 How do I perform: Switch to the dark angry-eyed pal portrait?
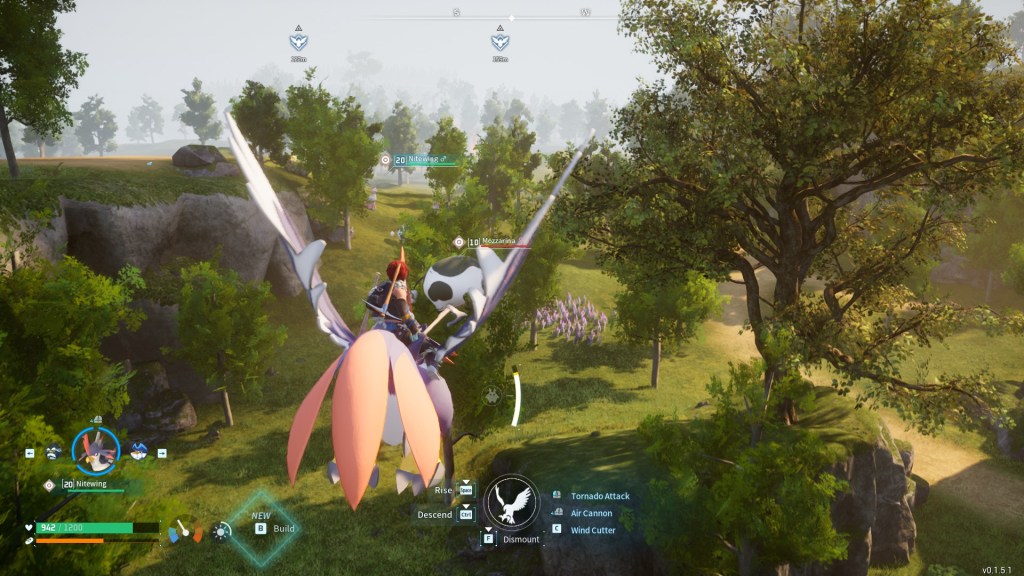click(x=54, y=452)
